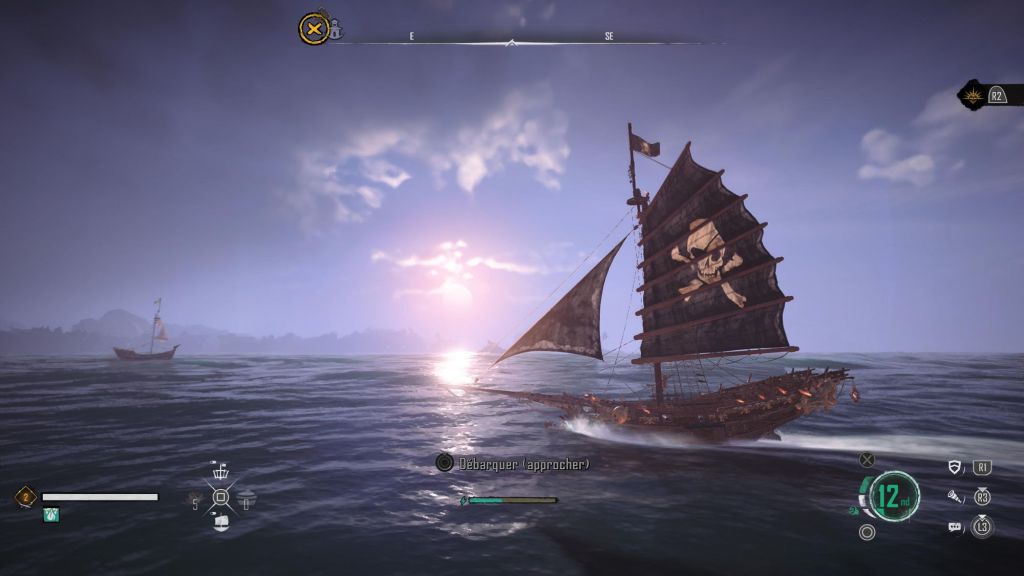Use the repair kit slot showing 5
The height and width of the screenshot is (576, 1024).
(x=195, y=497)
